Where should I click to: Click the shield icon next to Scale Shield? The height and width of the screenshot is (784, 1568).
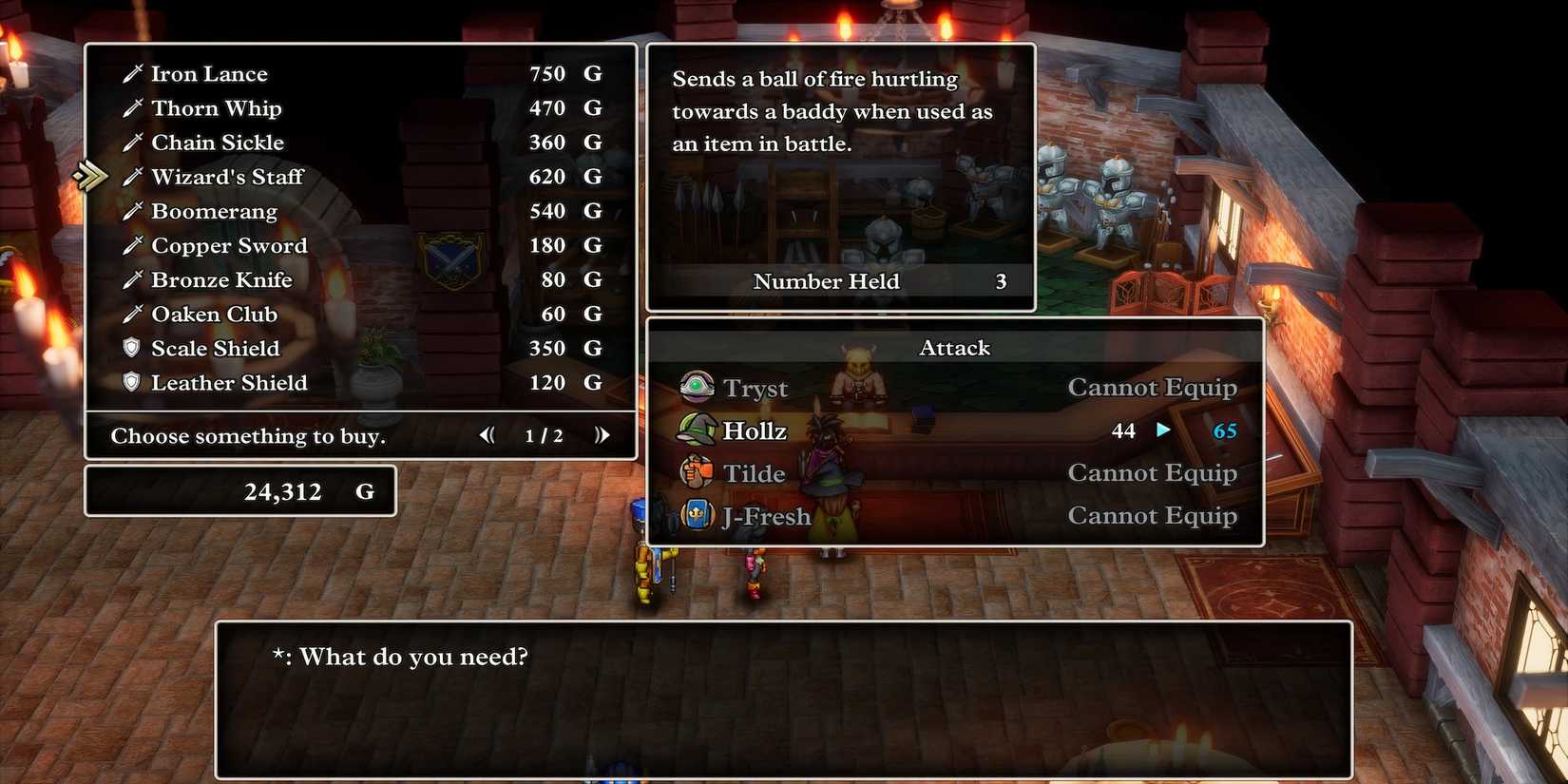(133, 348)
